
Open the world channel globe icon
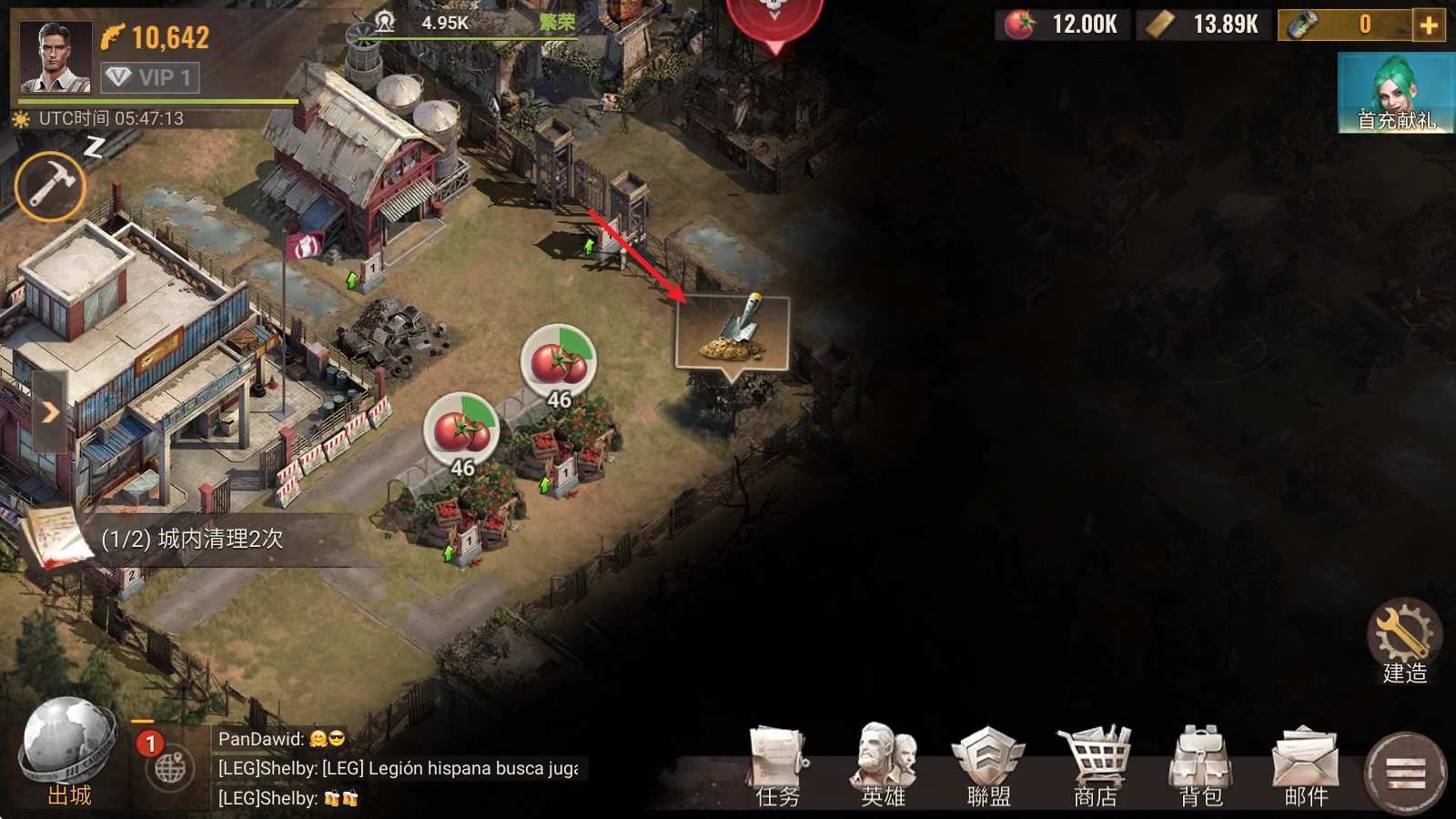coord(170,767)
